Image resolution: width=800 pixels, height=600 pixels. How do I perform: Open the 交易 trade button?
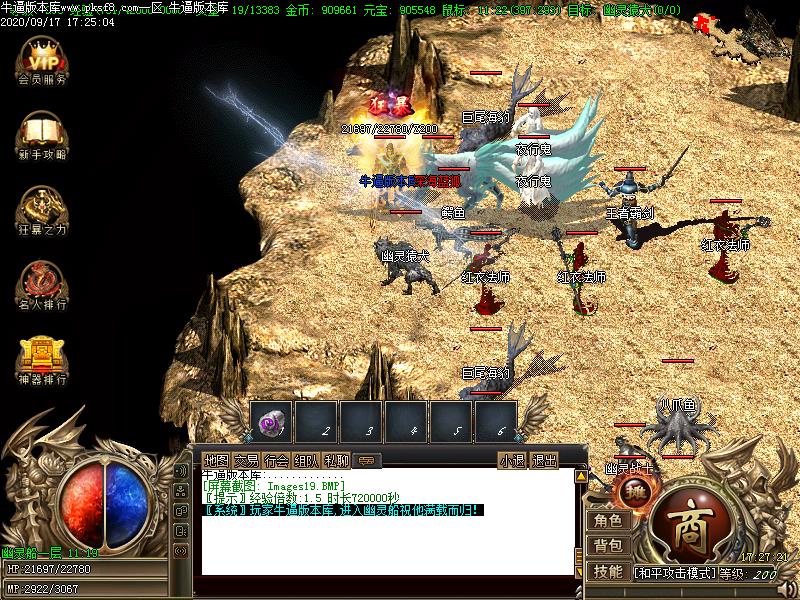tap(246, 461)
